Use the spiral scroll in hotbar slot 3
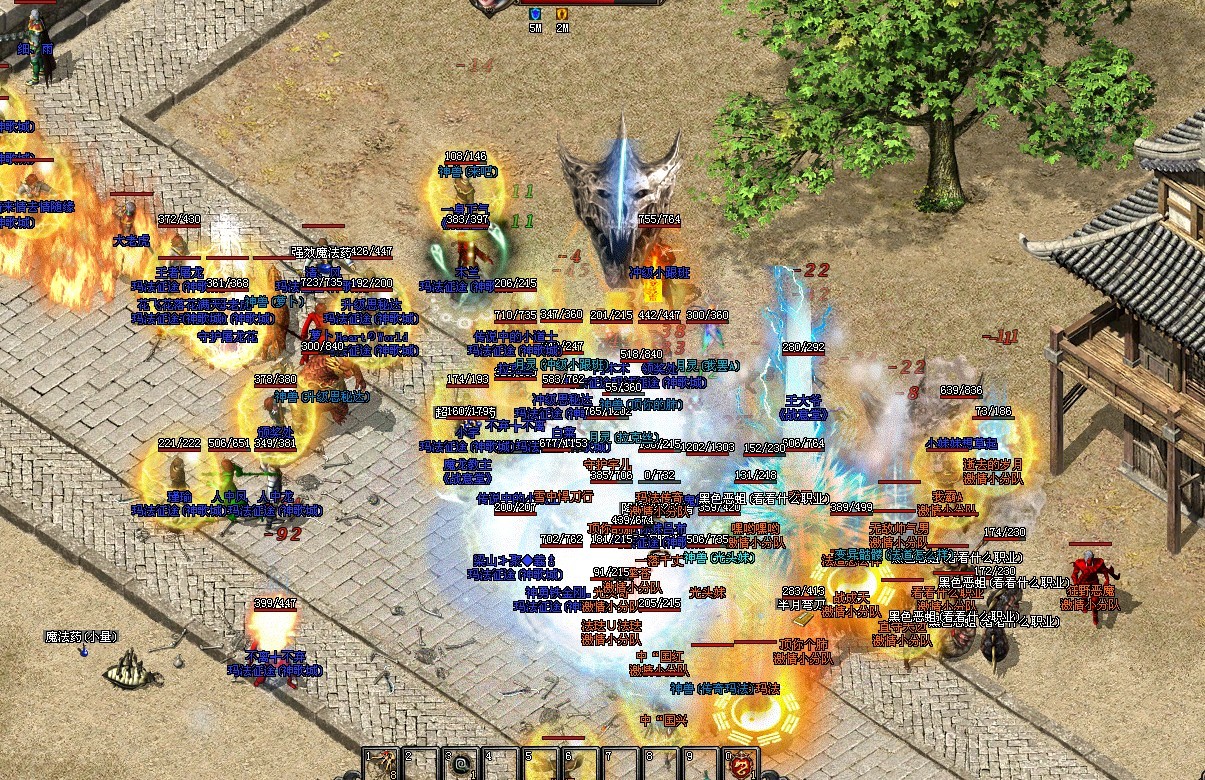The width and height of the screenshot is (1205, 780). 461,765
